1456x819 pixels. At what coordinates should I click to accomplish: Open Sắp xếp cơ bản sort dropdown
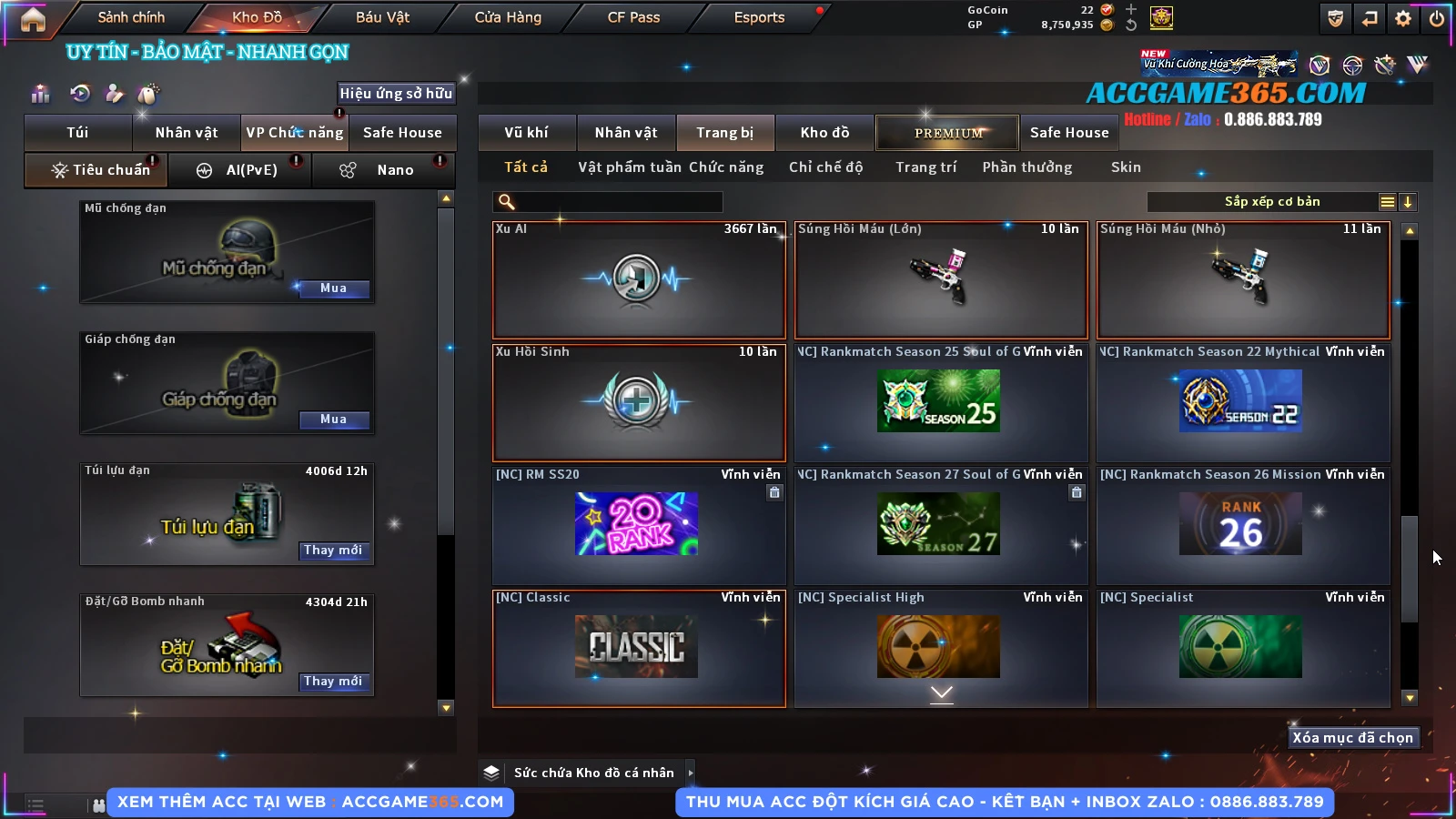[x=1271, y=202]
